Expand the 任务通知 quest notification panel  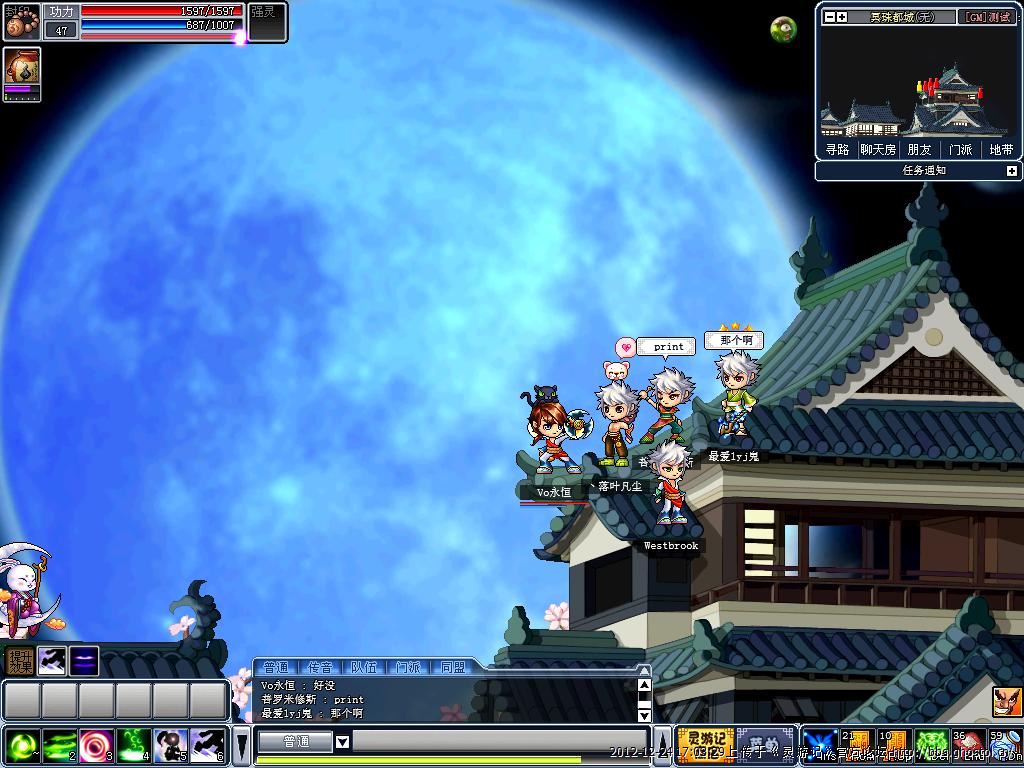(x=1011, y=171)
